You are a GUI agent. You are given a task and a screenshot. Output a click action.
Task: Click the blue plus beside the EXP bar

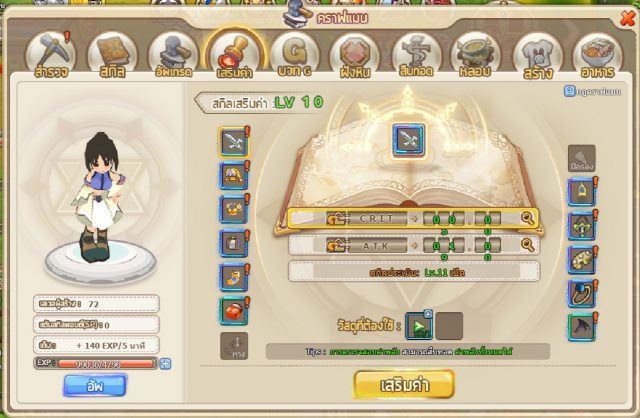click(x=165, y=362)
